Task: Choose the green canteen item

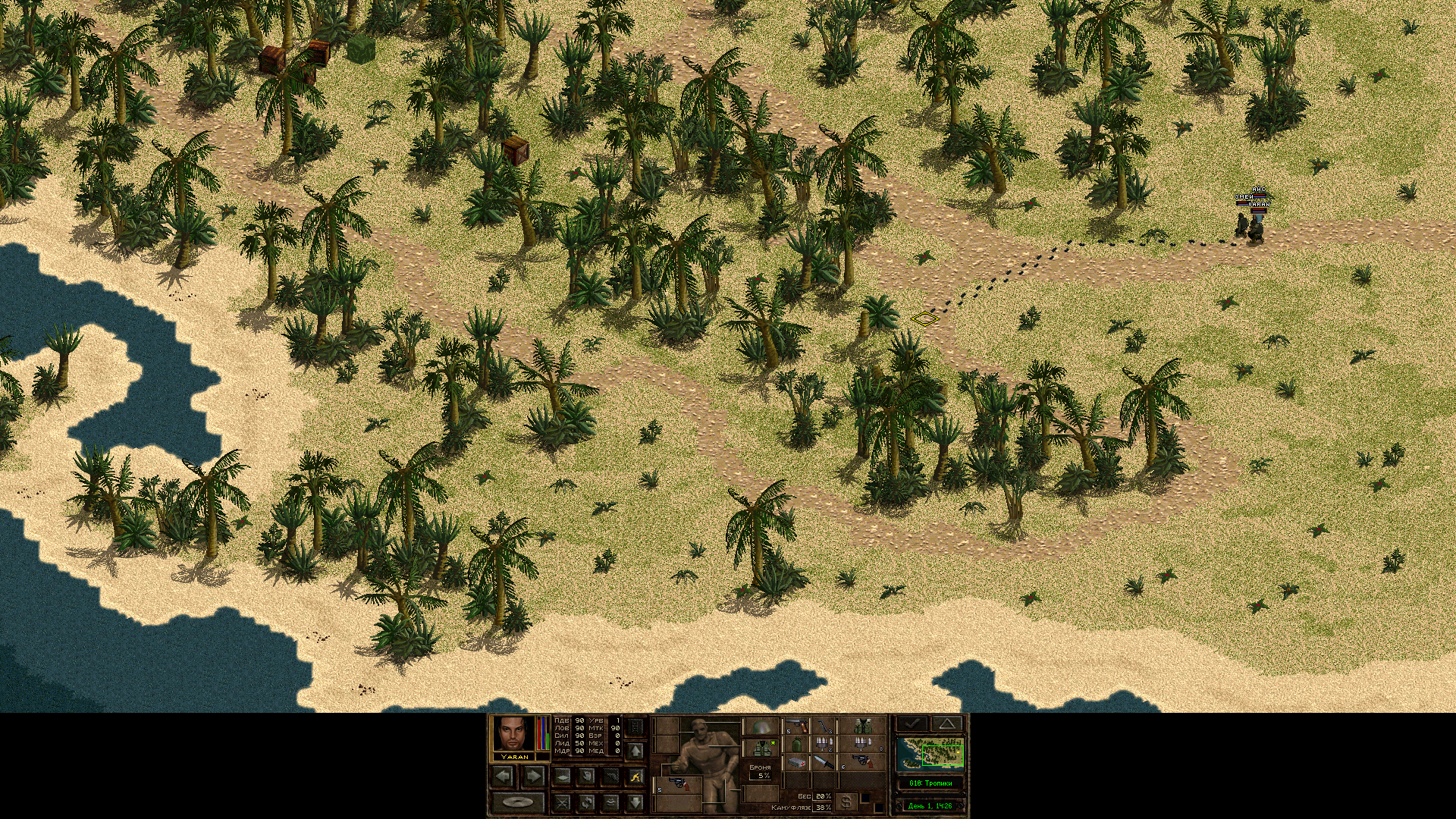Action: (x=796, y=744)
